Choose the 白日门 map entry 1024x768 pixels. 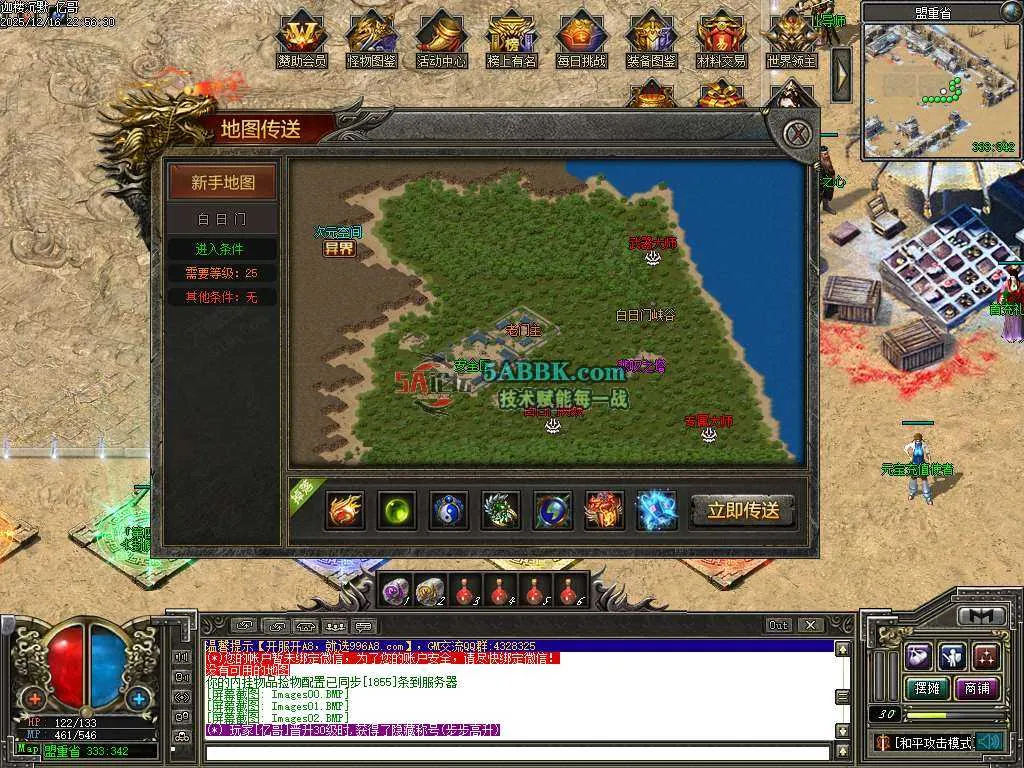[x=222, y=218]
